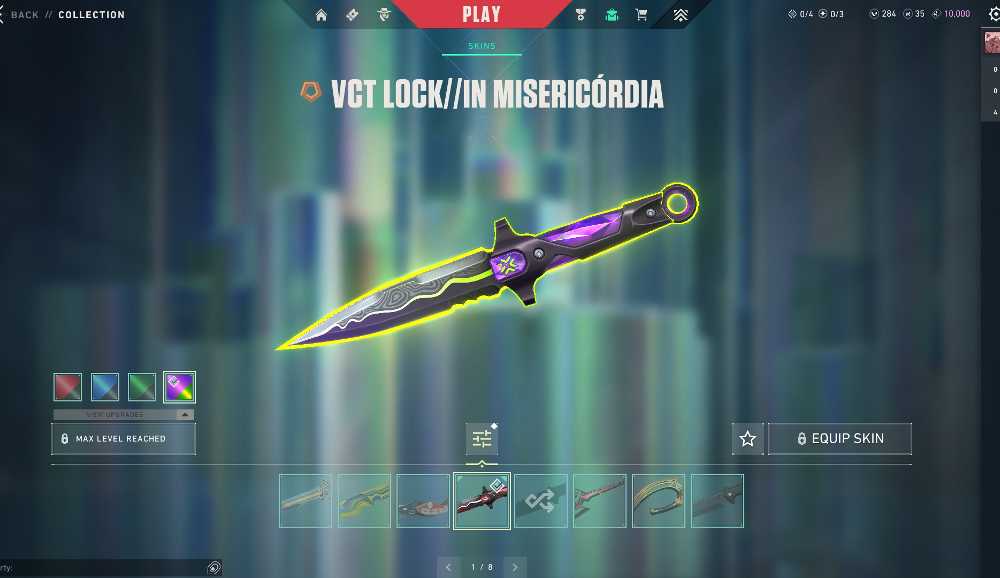Select the green chroma variant

click(x=142, y=387)
